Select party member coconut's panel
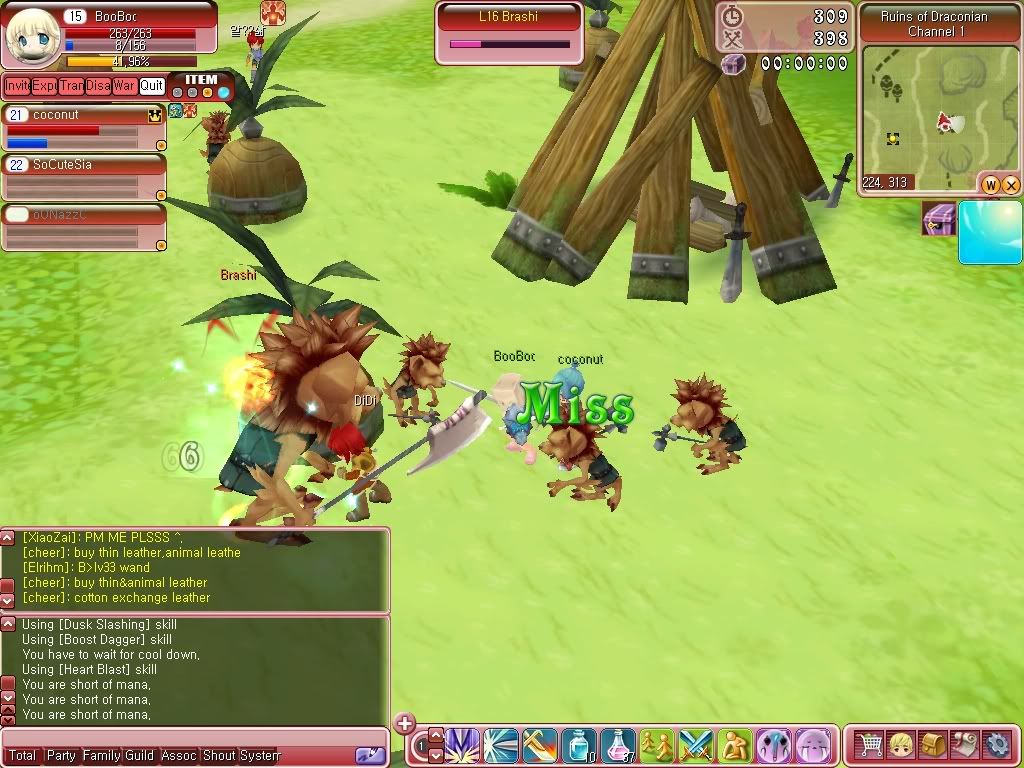This screenshot has height=768, width=1024. pyautogui.click(x=83, y=128)
